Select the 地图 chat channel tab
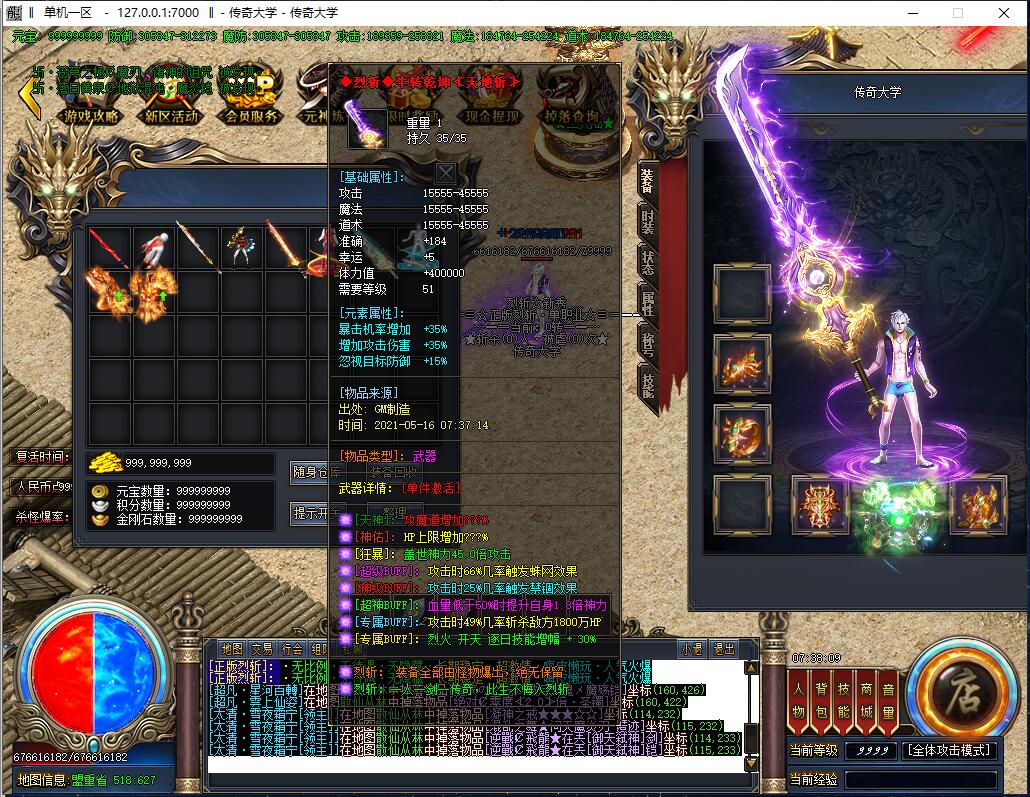The image size is (1030, 797). pos(232,649)
